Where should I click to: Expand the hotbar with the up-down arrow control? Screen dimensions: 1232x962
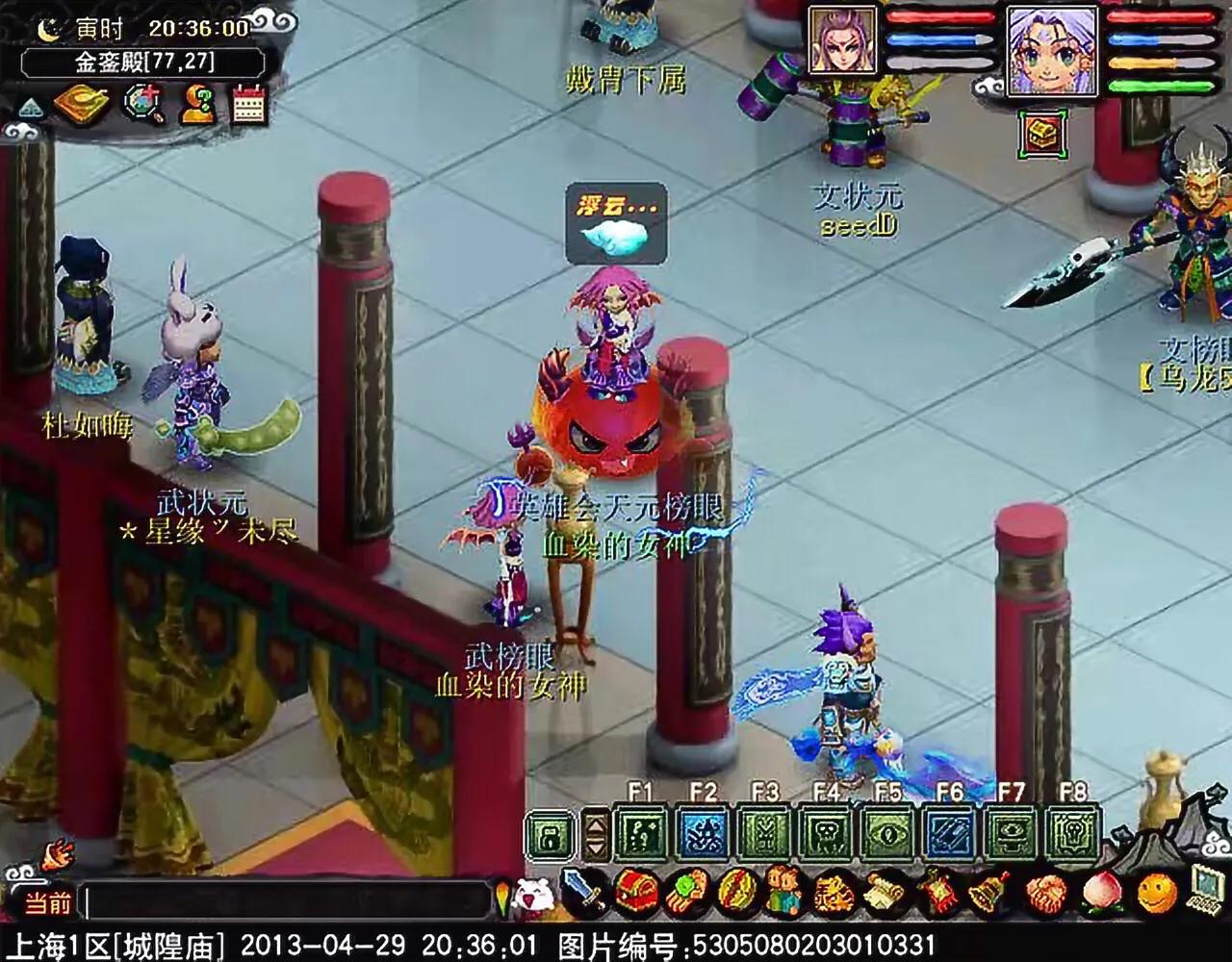click(x=594, y=832)
